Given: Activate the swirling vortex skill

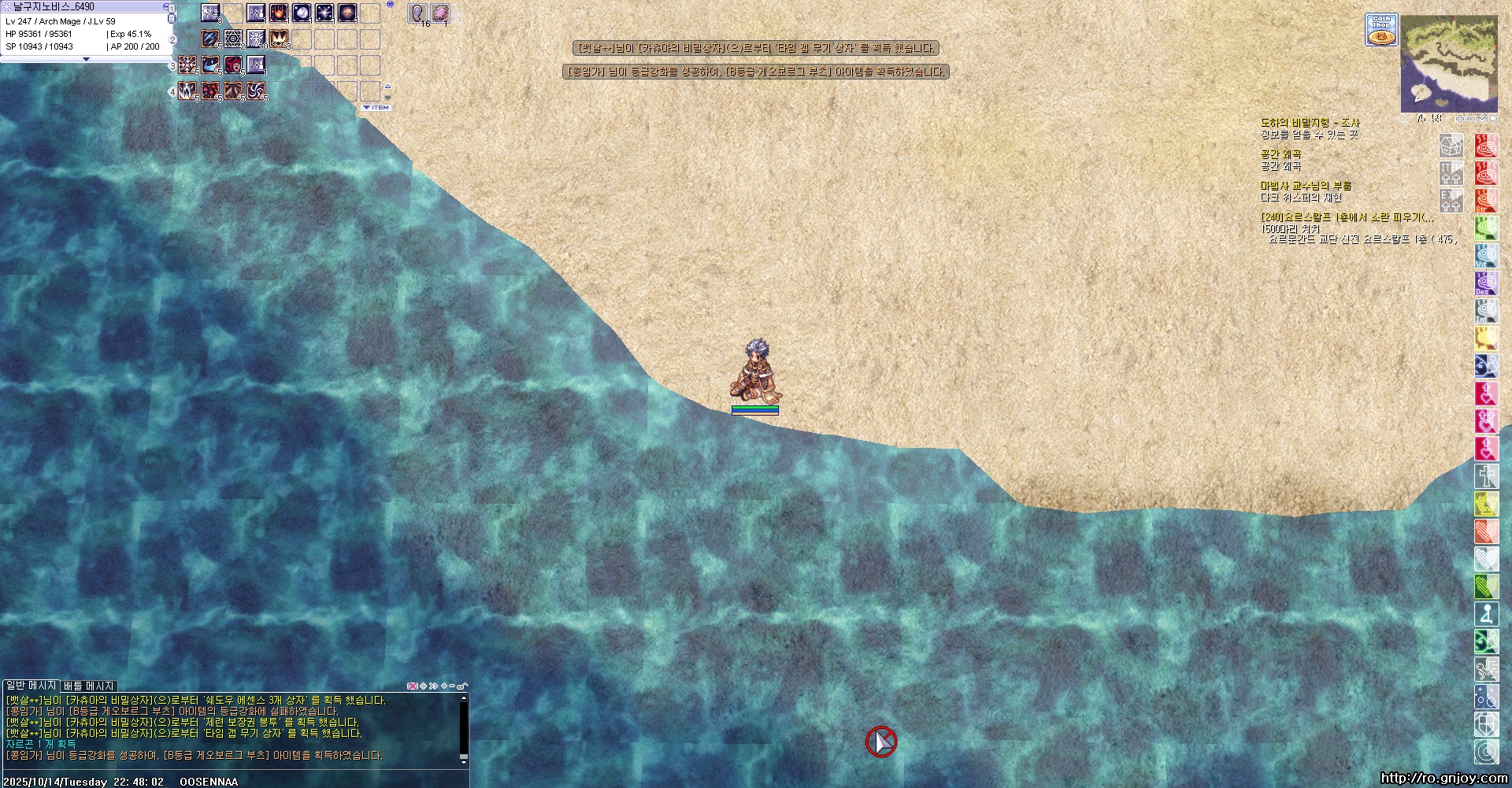Looking at the screenshot, I should 256,91.
